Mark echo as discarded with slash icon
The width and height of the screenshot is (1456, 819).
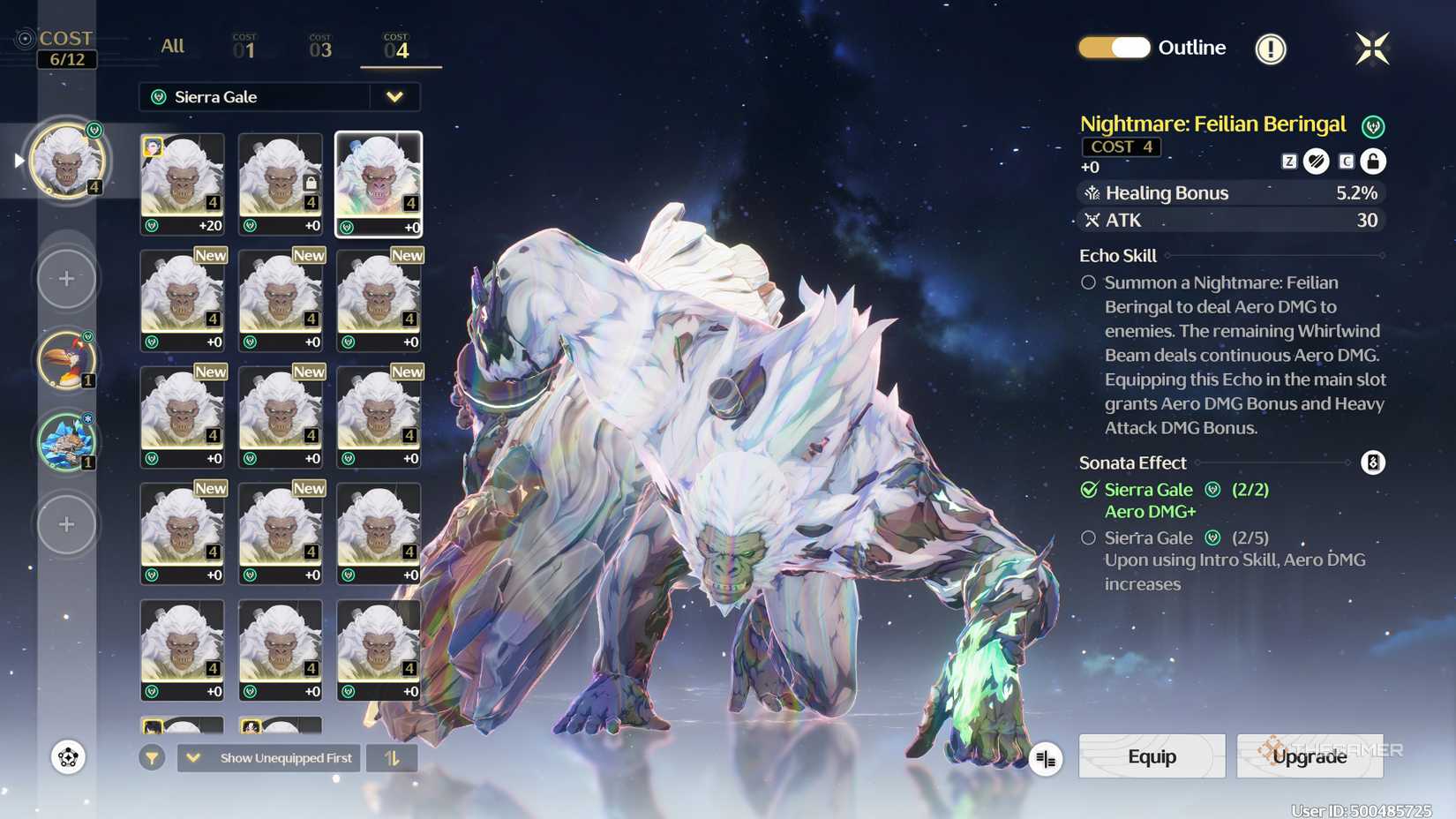pos(1317,162)
